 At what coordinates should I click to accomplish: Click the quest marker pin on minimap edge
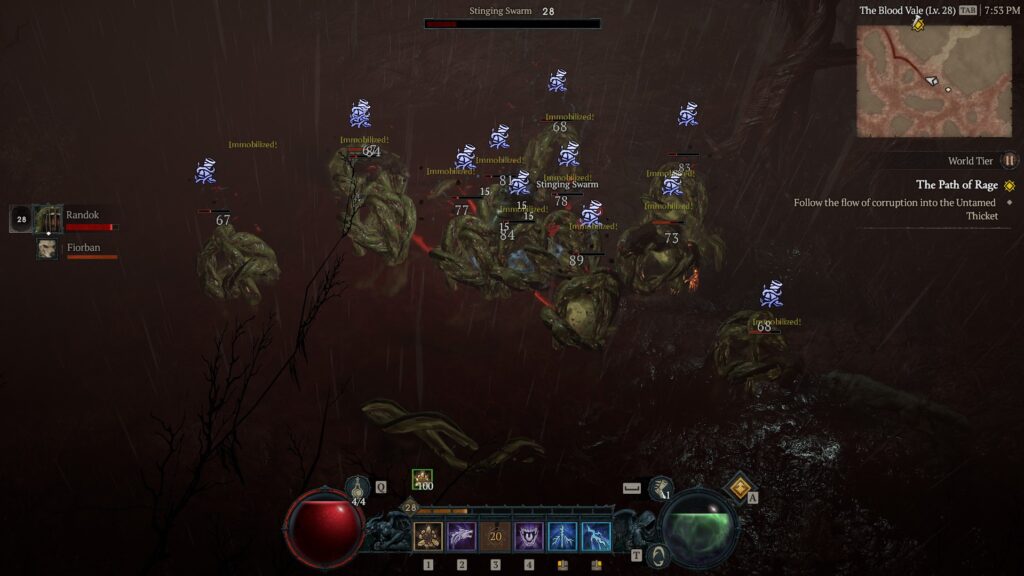click(918, 24)
